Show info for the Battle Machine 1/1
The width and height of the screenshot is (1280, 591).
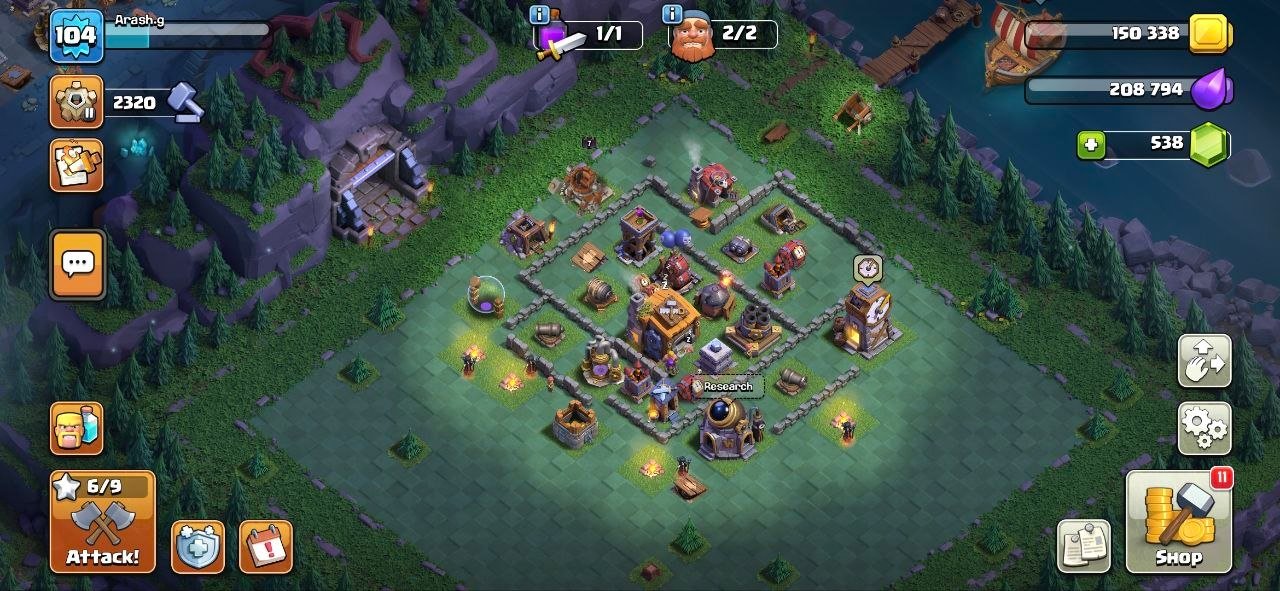click(540, 14)
